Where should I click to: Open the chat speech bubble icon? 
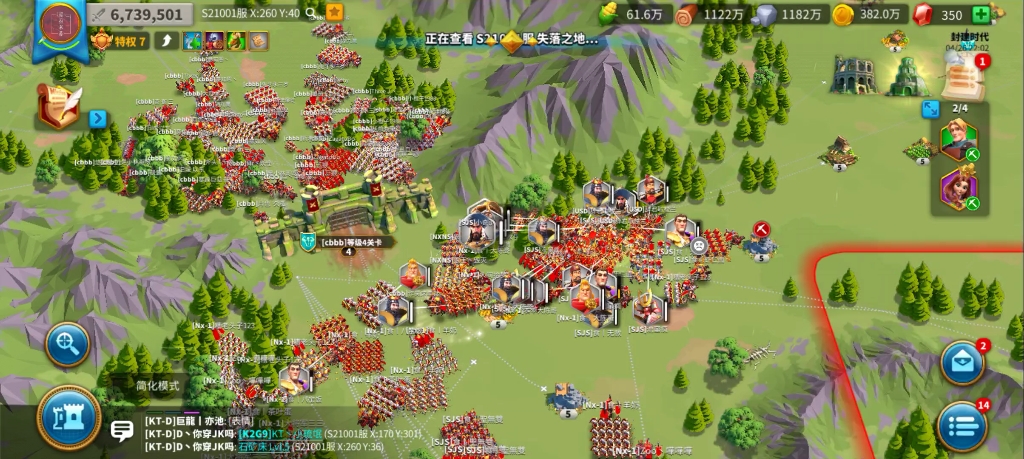click(x=122, y=432)
